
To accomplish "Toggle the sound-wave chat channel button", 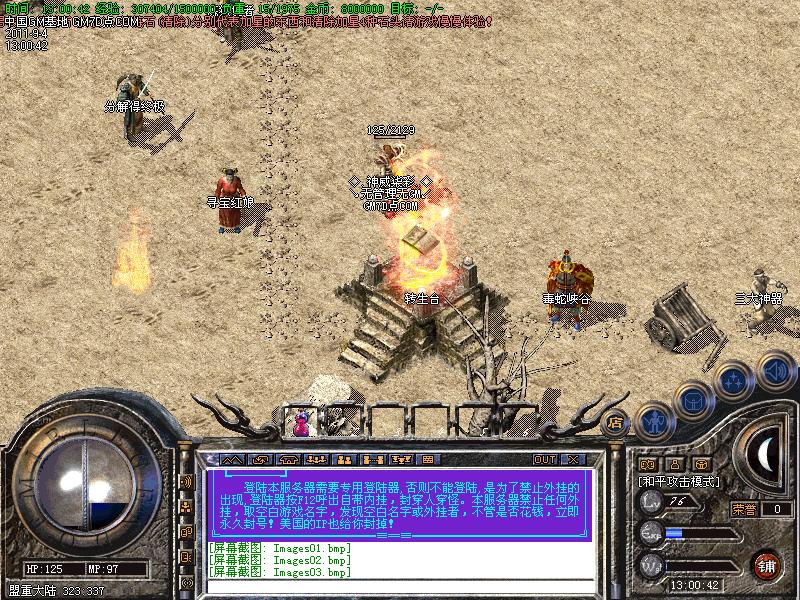I will coord(186,482).
